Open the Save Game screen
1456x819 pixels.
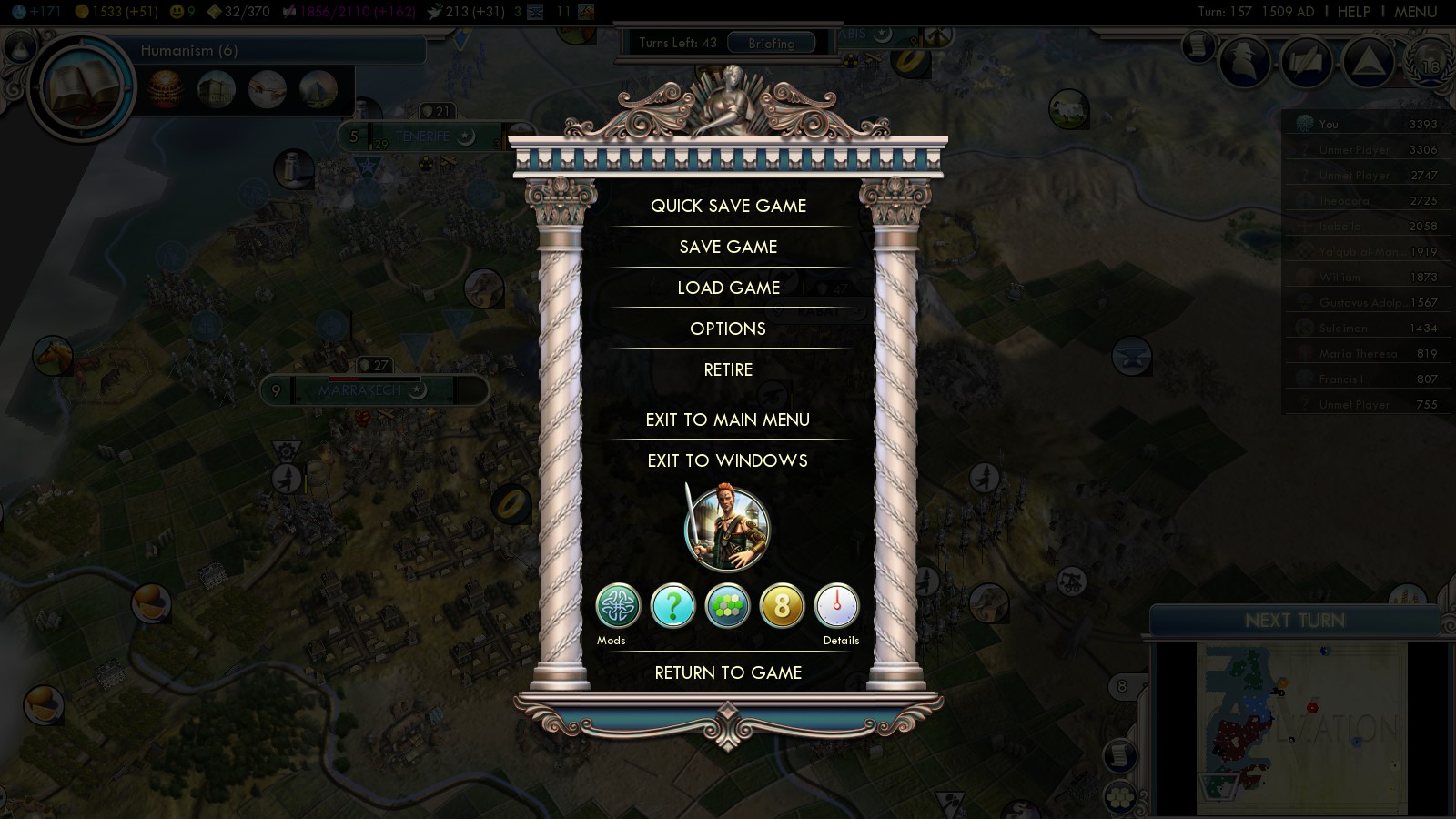click(728, 247)
